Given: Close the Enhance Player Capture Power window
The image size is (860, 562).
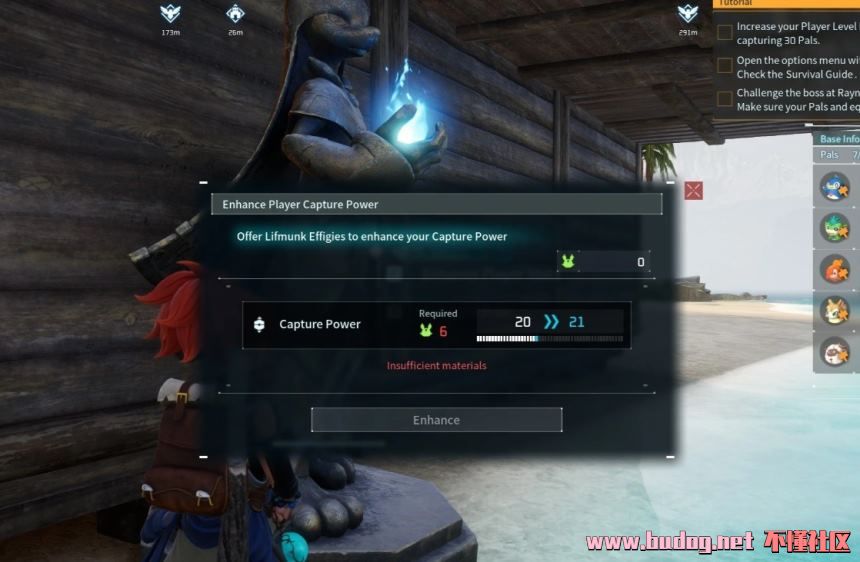Looking at the screenshot, I should [x=693, y=190].
